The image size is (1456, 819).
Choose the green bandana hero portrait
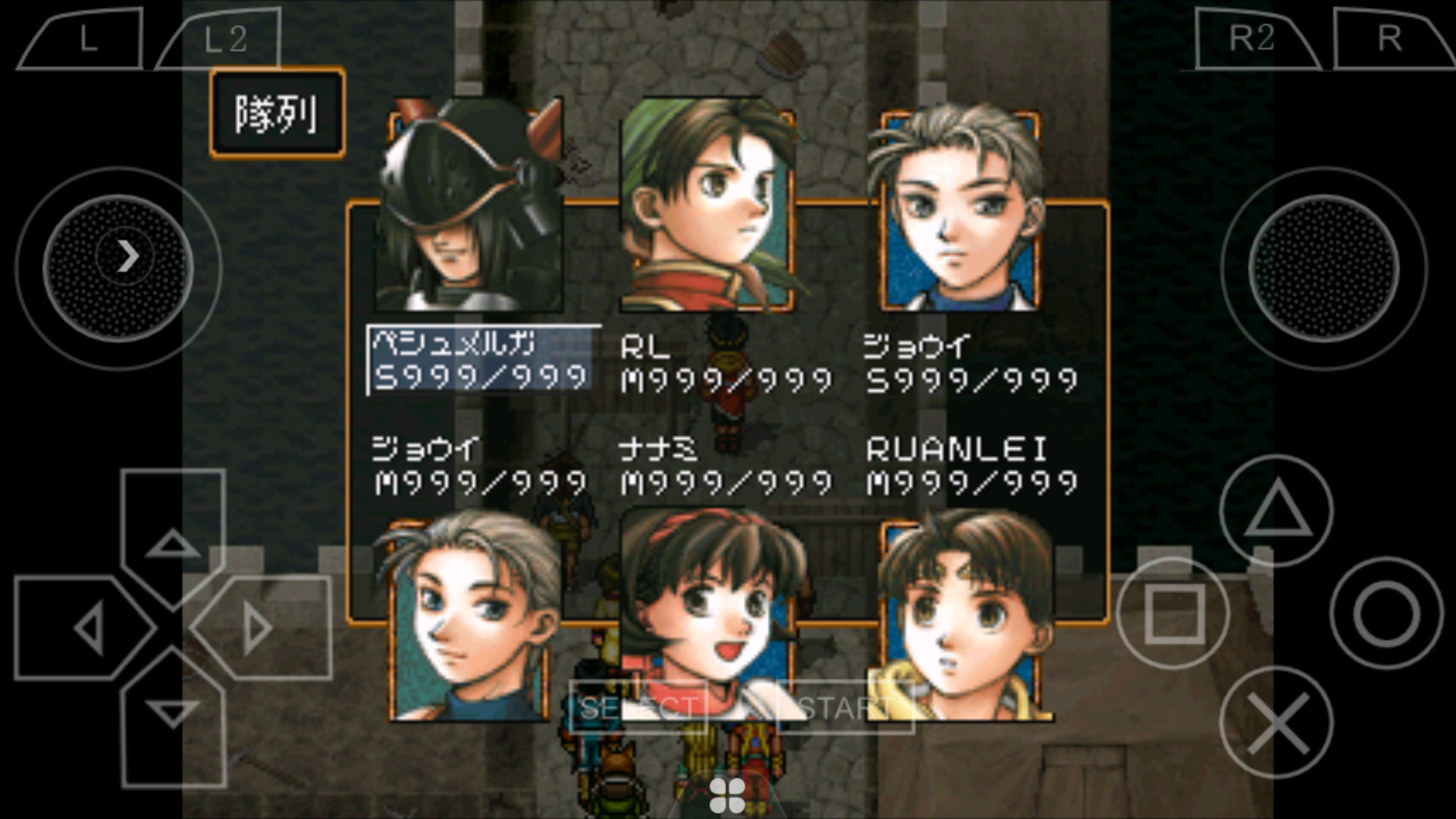coord(707,205)
